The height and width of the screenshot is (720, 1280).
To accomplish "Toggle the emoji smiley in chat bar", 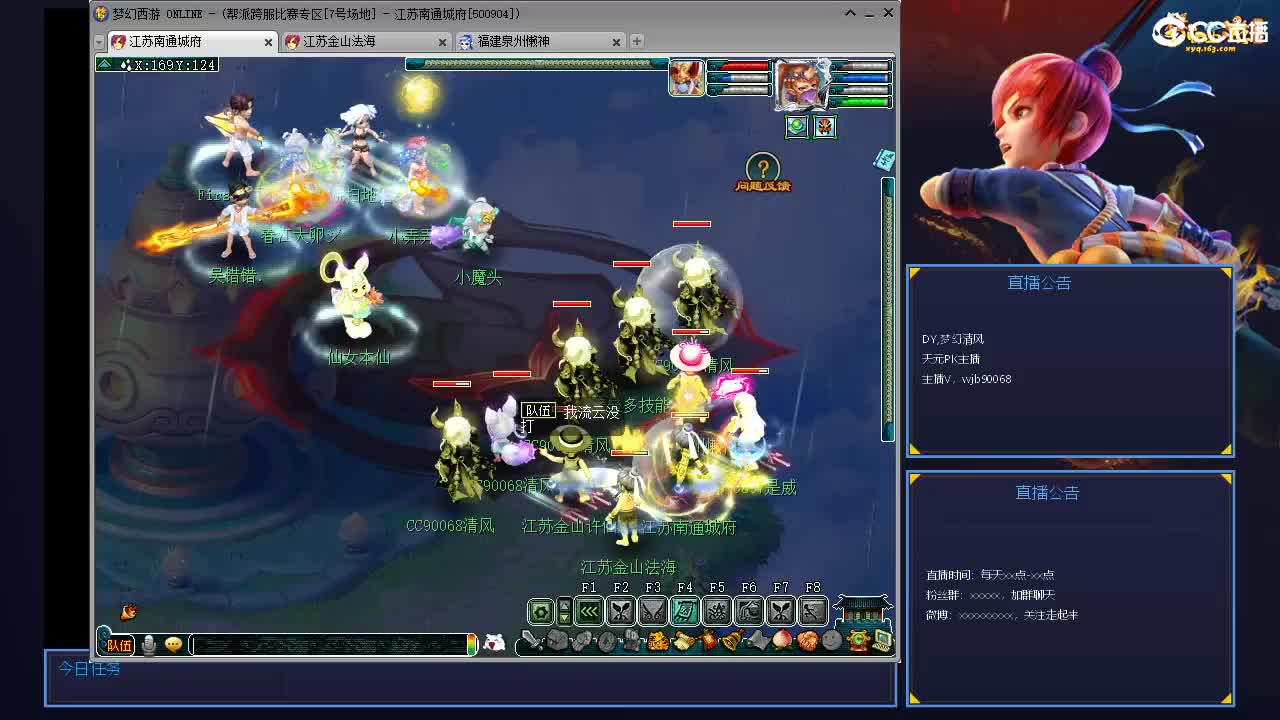I will coord(172,645).
